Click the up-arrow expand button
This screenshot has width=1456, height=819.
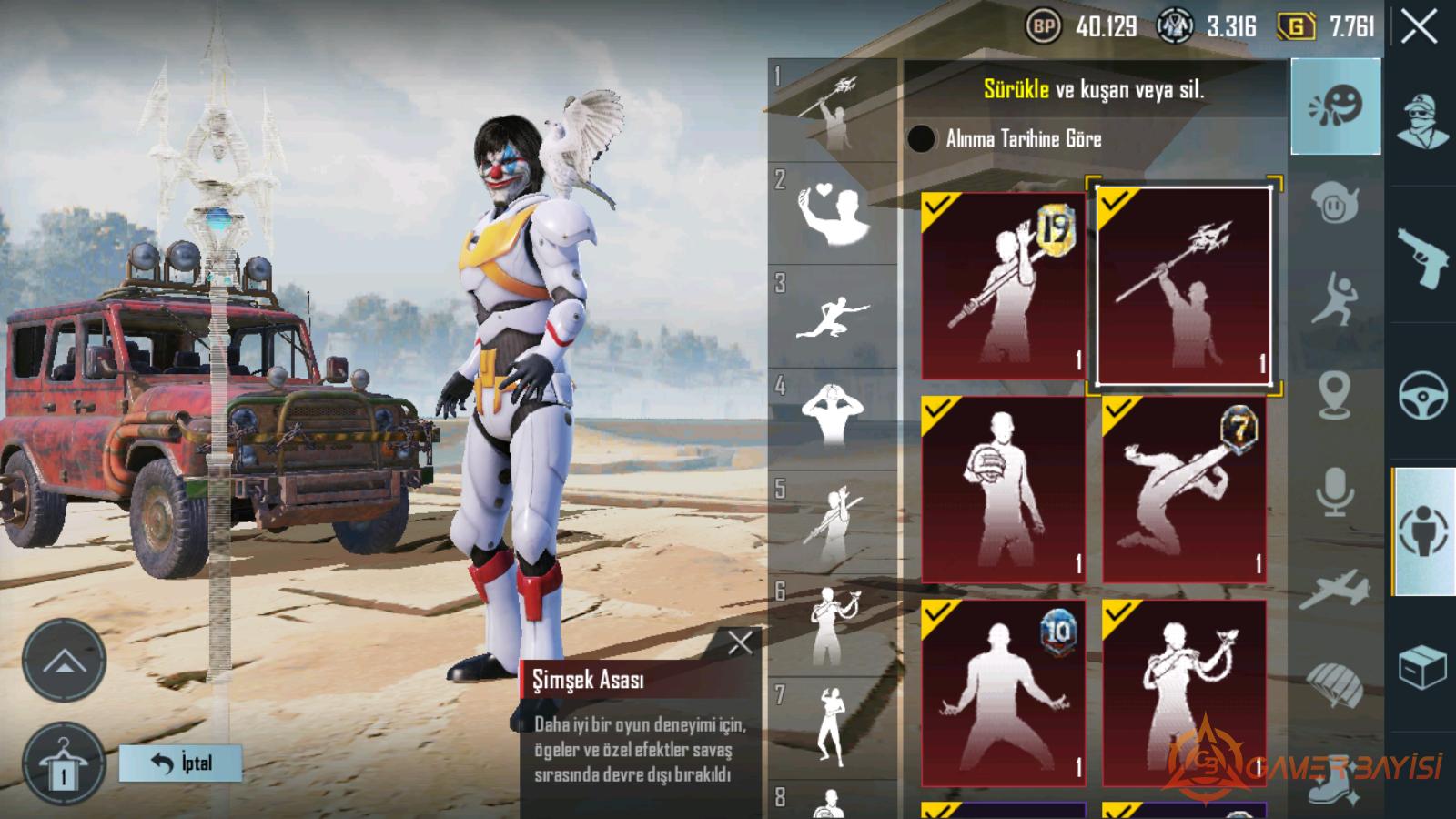pyautogui.click(x=64, y=662)
